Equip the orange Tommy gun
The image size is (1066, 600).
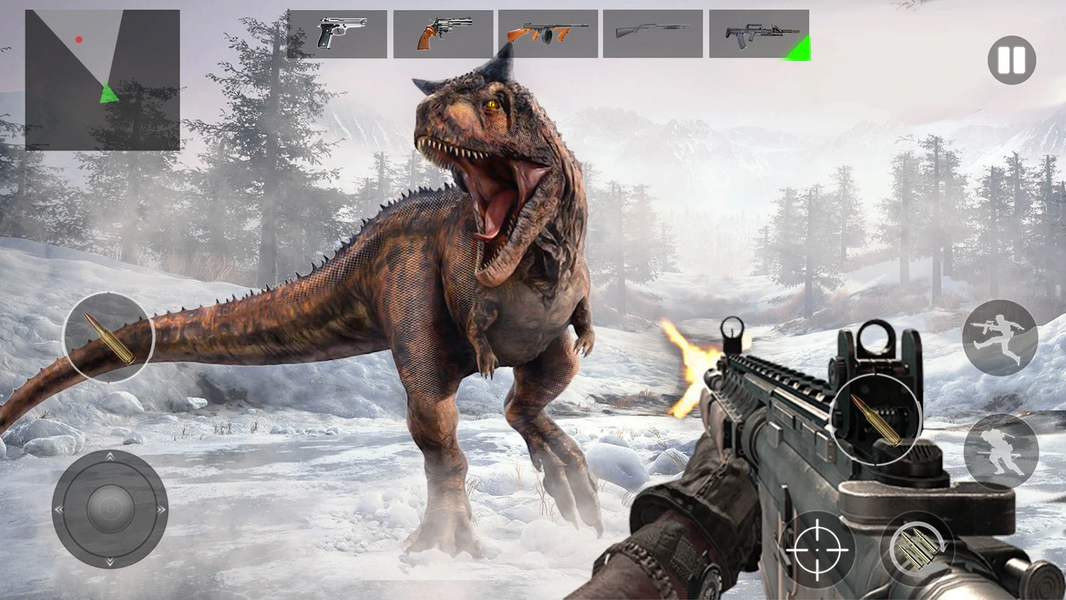(548, 34)
